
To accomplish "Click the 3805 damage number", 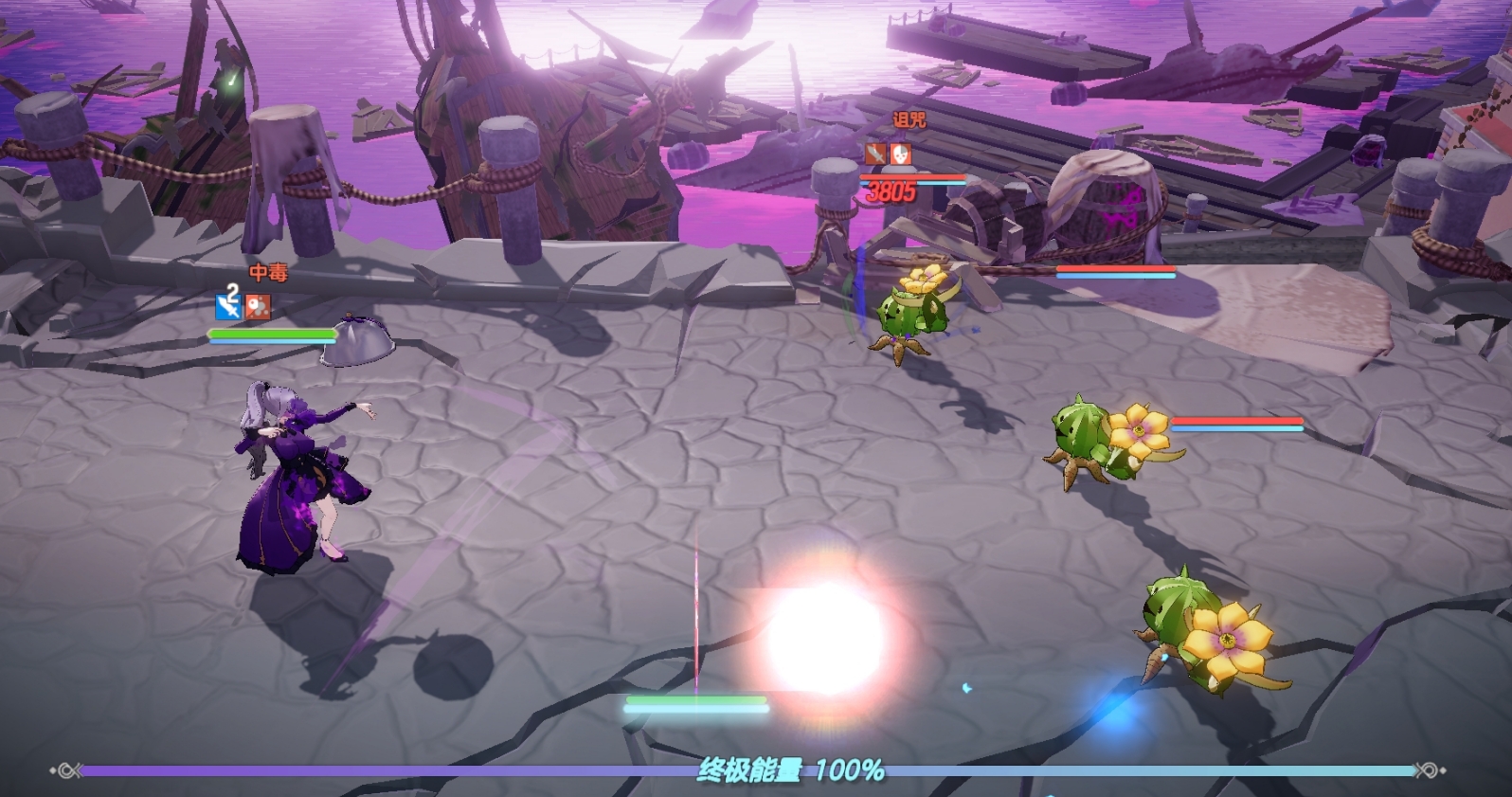I will click(891, 191).
